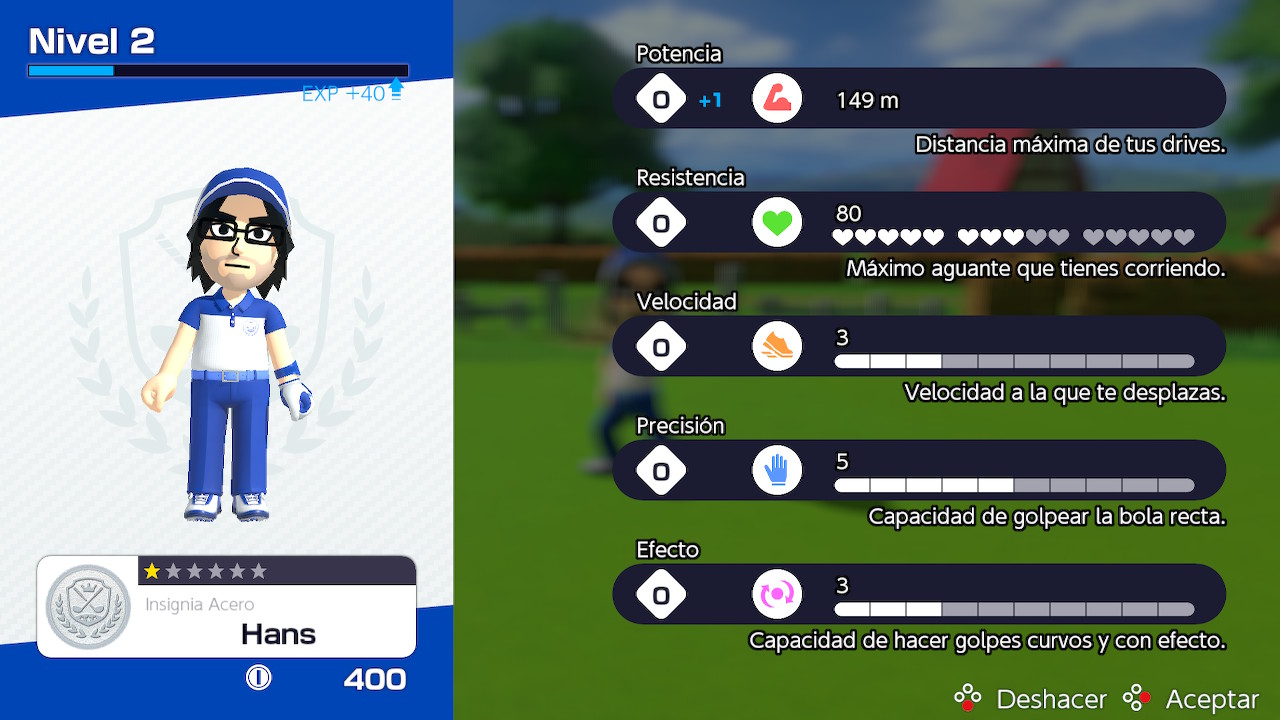
Task: Select the Potencia stat row
Action: click(918, 98)
